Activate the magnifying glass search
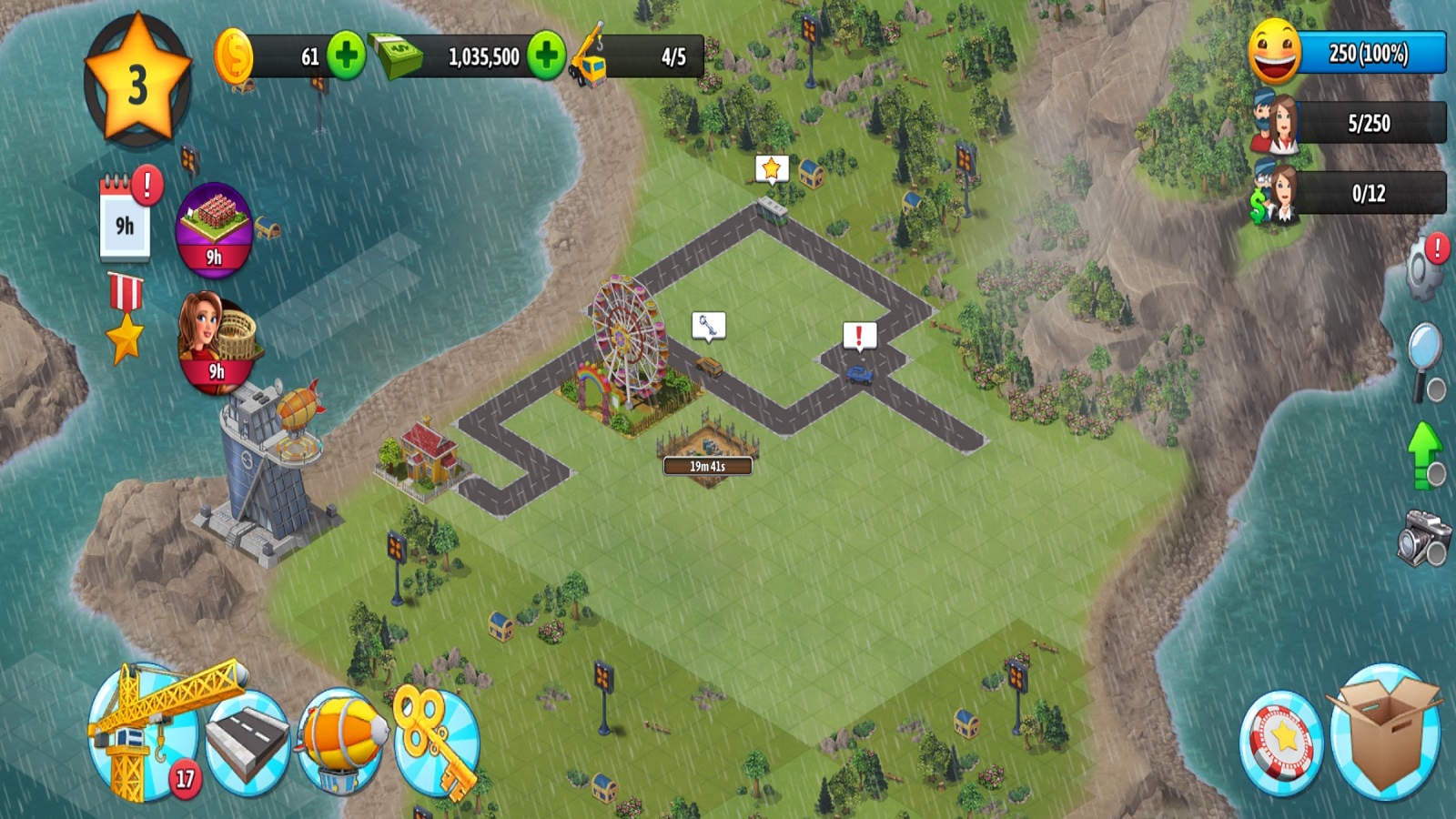1456x819 pixels. point(1424,358)
